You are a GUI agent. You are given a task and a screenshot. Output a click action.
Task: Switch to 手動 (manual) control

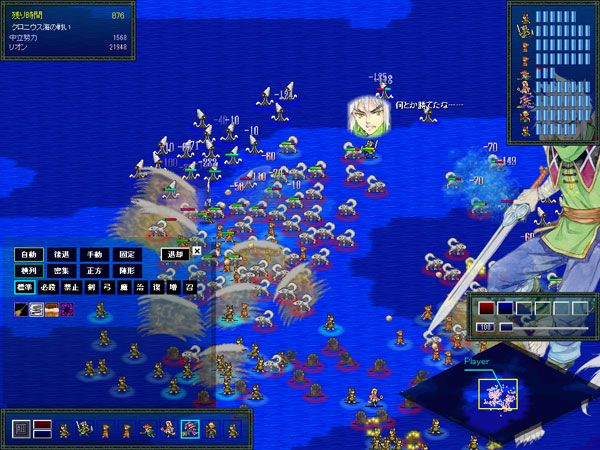point(93,254)
